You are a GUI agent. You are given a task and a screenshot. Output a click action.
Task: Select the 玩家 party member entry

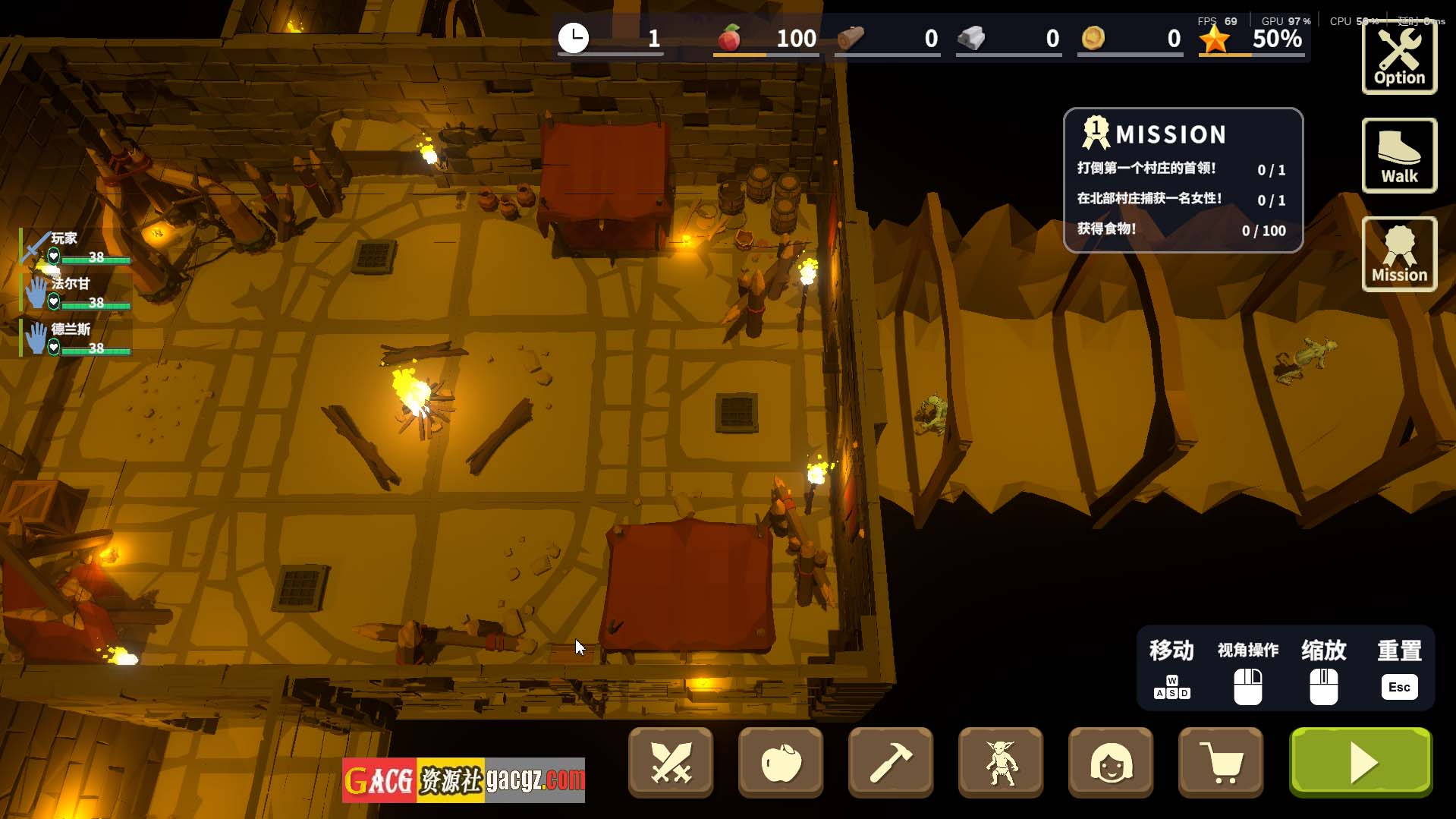click(x=76, y=247)
